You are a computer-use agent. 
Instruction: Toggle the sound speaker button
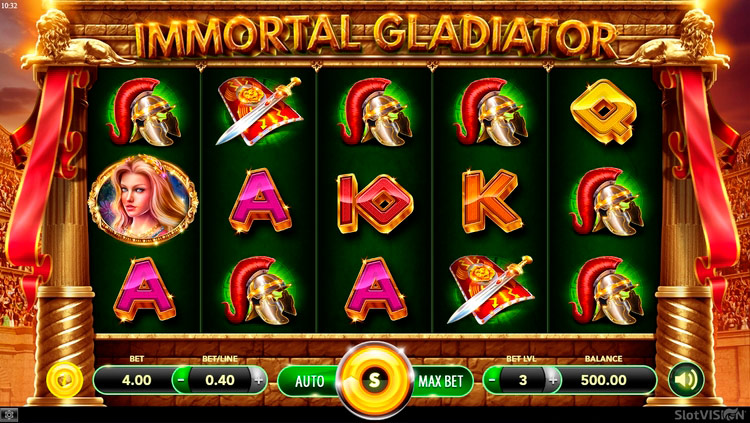coord(686,380)
